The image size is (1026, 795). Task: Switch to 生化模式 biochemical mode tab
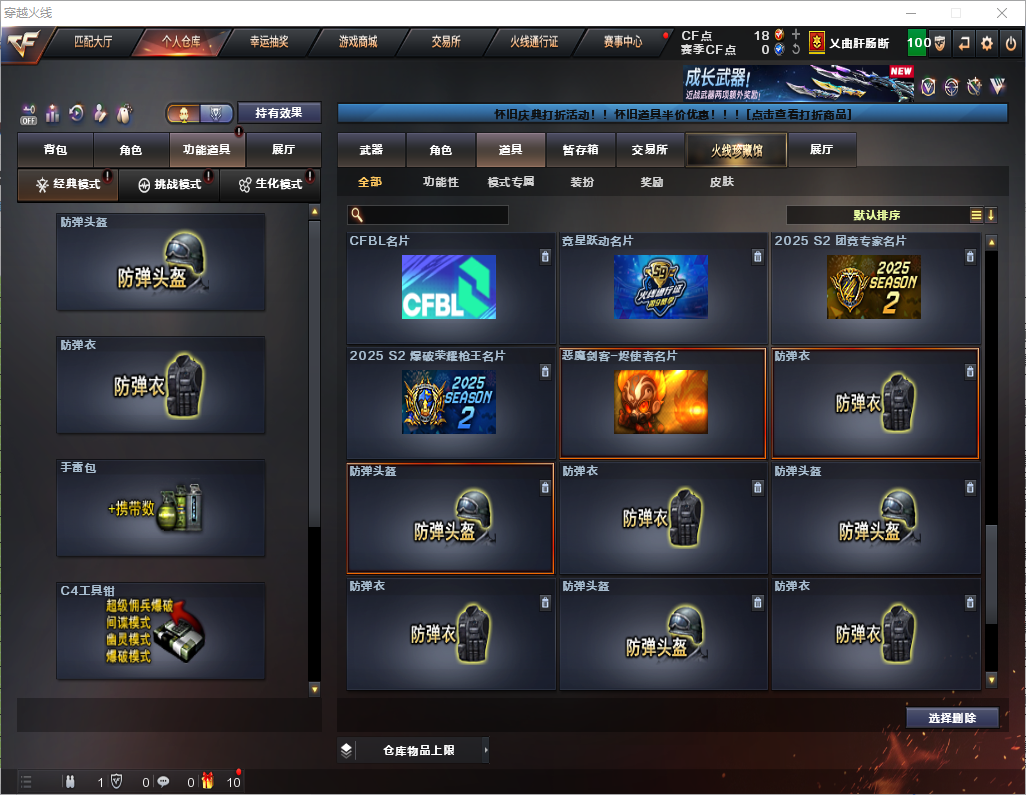click(270, 185)
